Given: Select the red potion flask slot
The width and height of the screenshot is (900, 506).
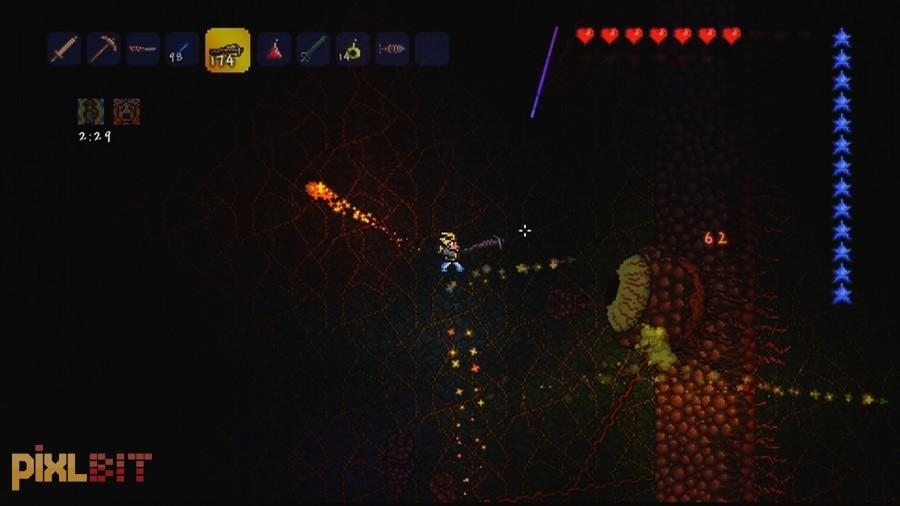Looking at the screenshot, I should click(274, 48).
